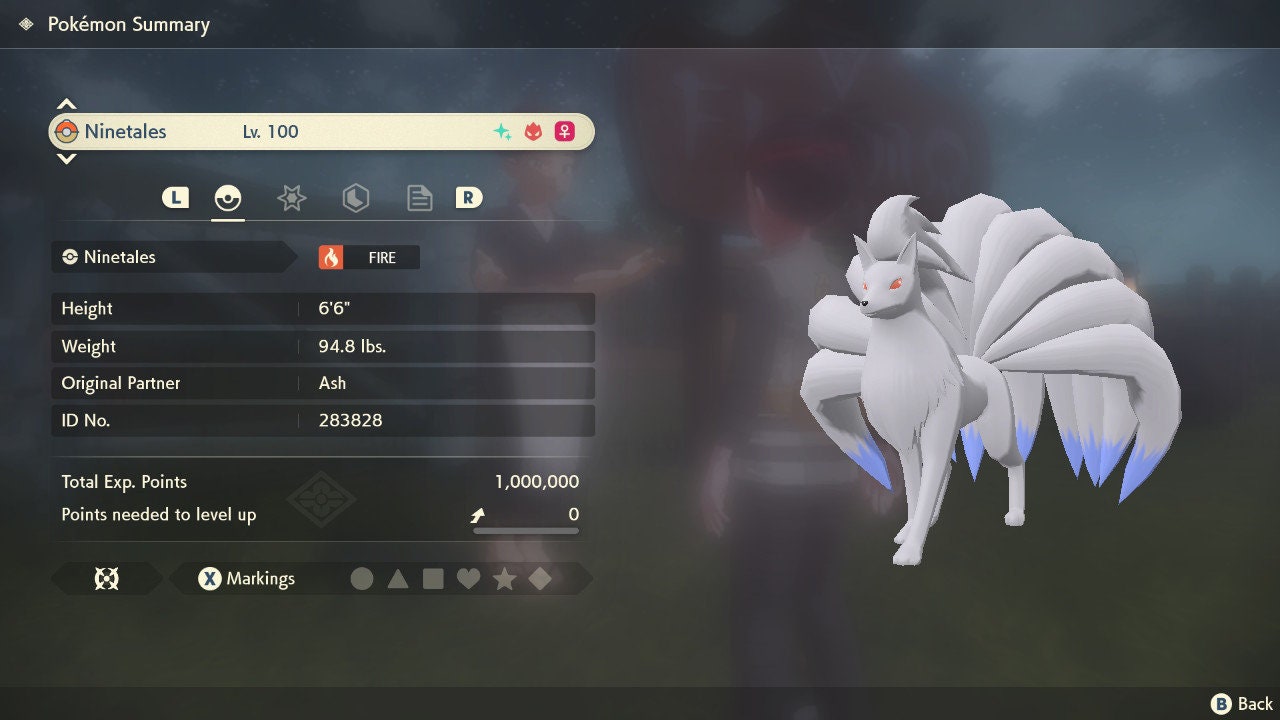Screen dimensions: 1280x720
Task: Click the X Markings button
Action: pos(244,578)
